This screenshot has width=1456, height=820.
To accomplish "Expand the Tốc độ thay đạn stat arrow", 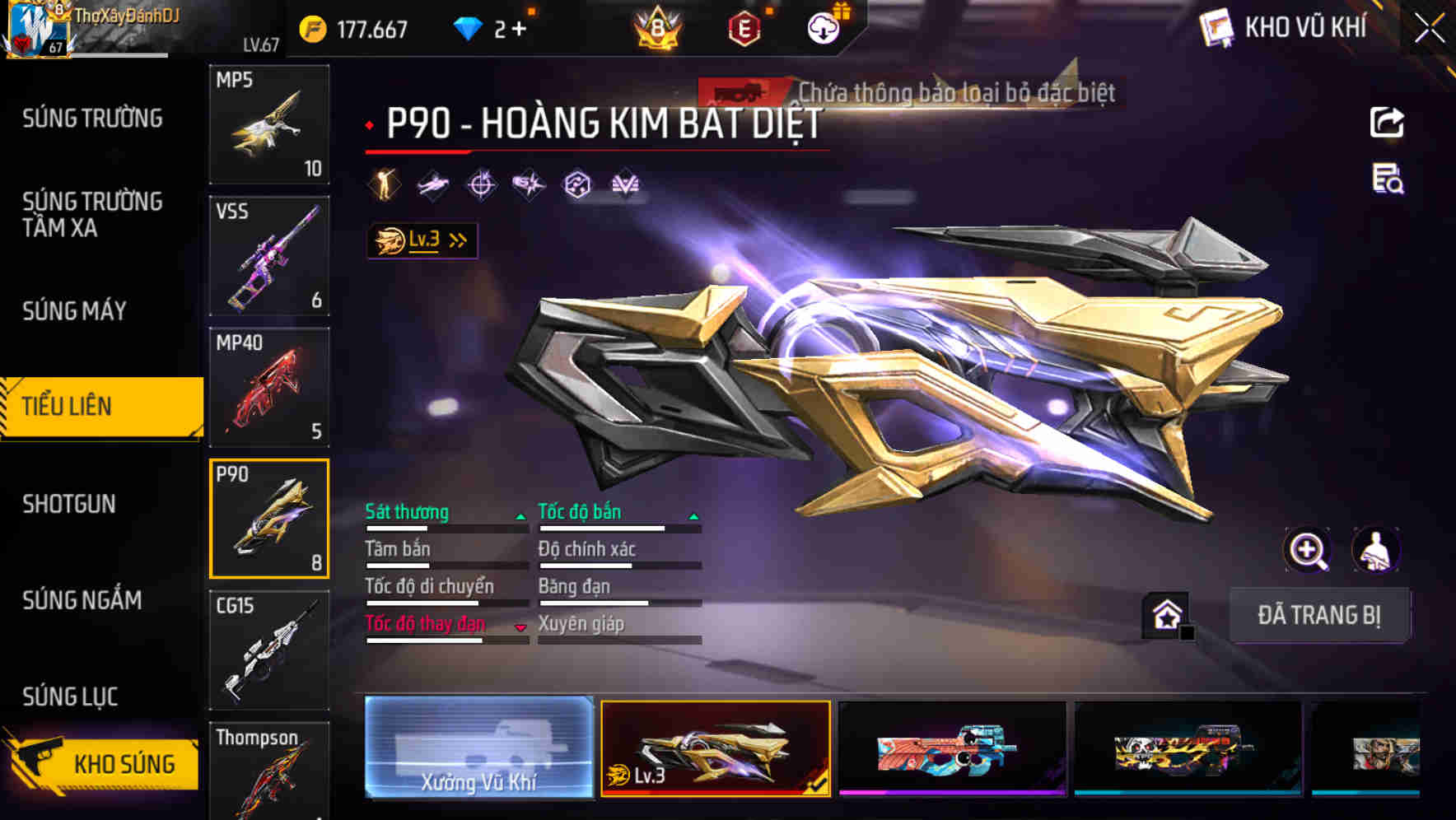I will coord(520,626).
